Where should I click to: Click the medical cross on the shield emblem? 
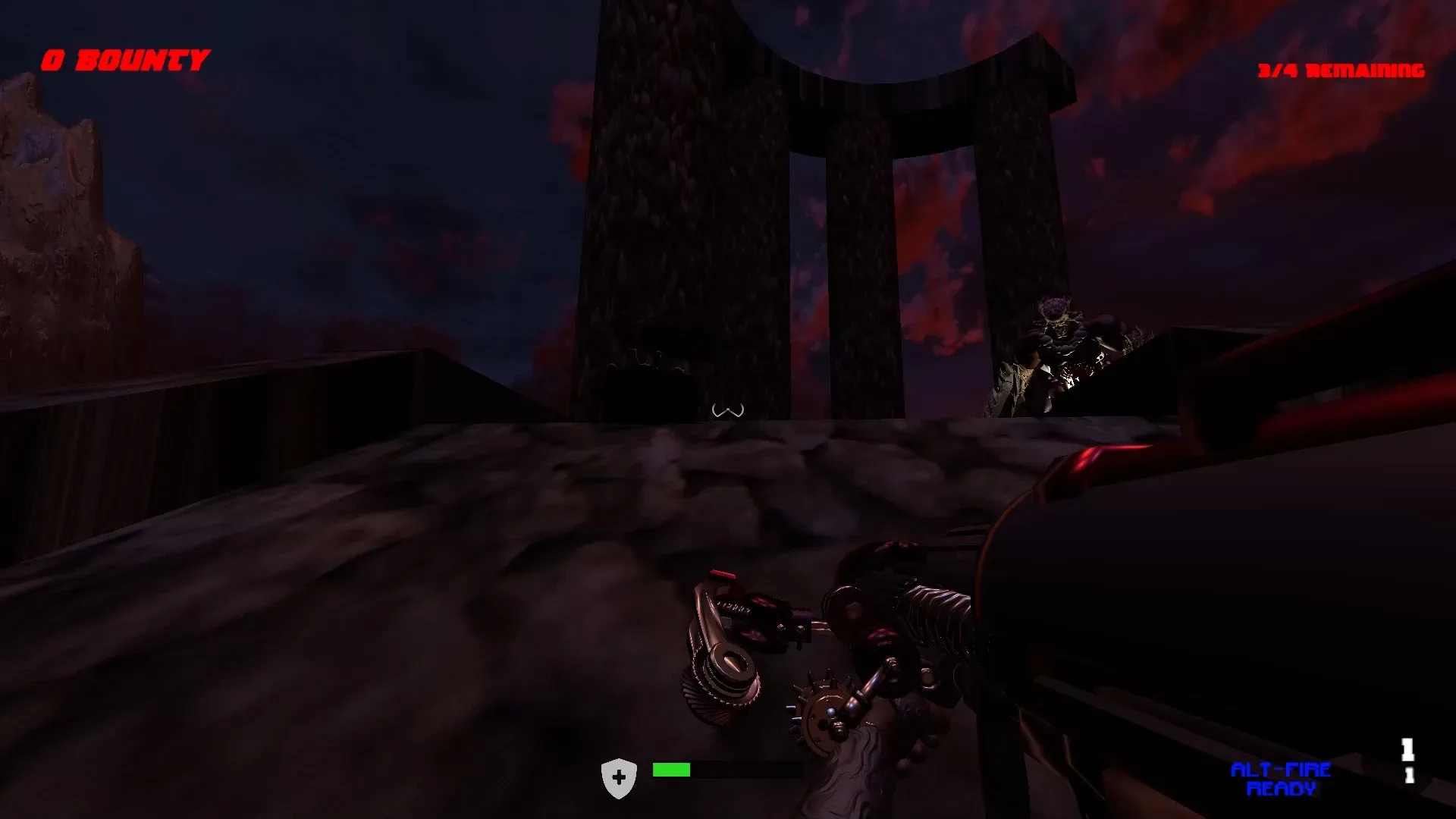pos(619,775)
